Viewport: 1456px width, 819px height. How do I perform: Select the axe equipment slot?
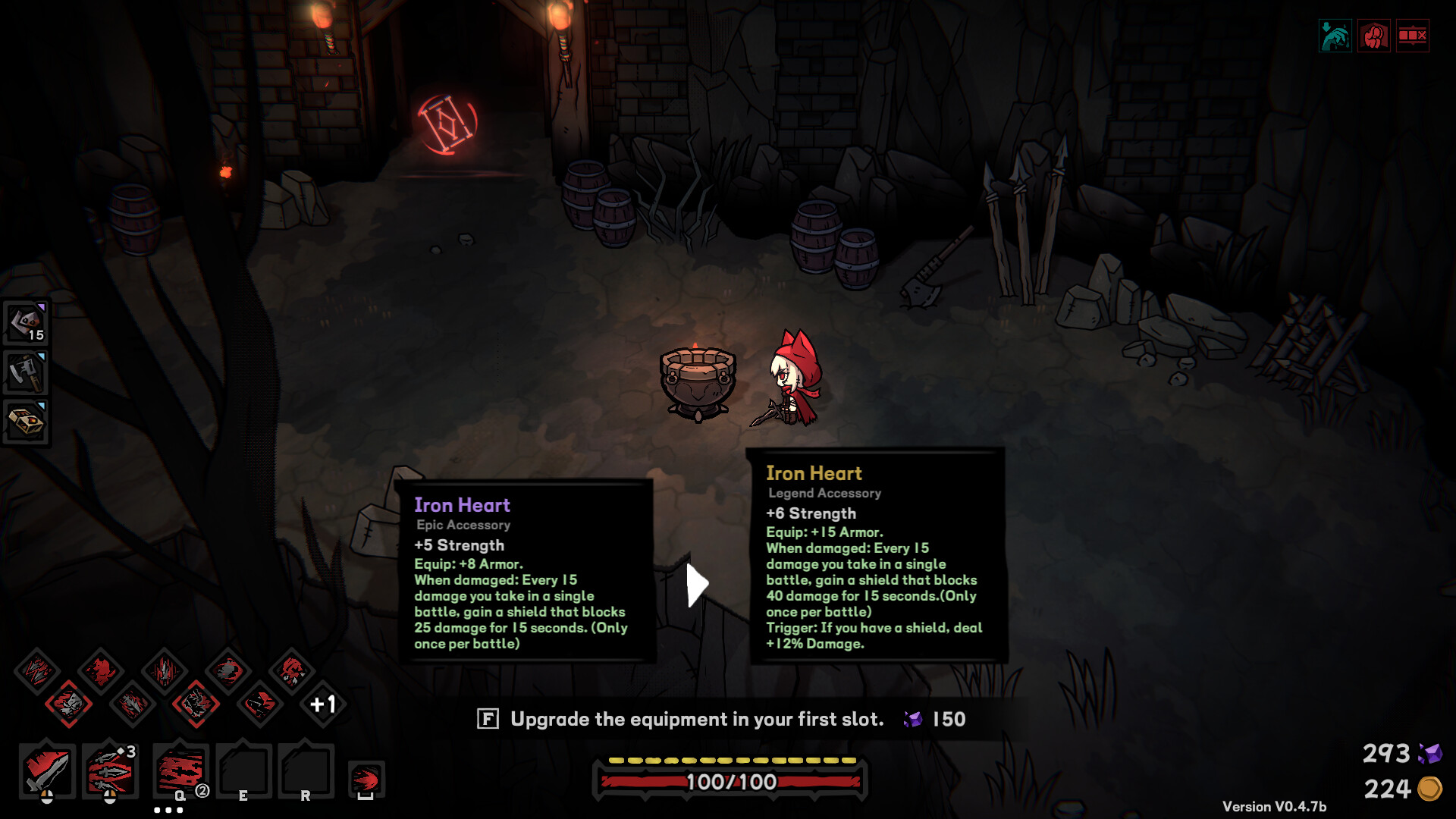tap(27, 372)
